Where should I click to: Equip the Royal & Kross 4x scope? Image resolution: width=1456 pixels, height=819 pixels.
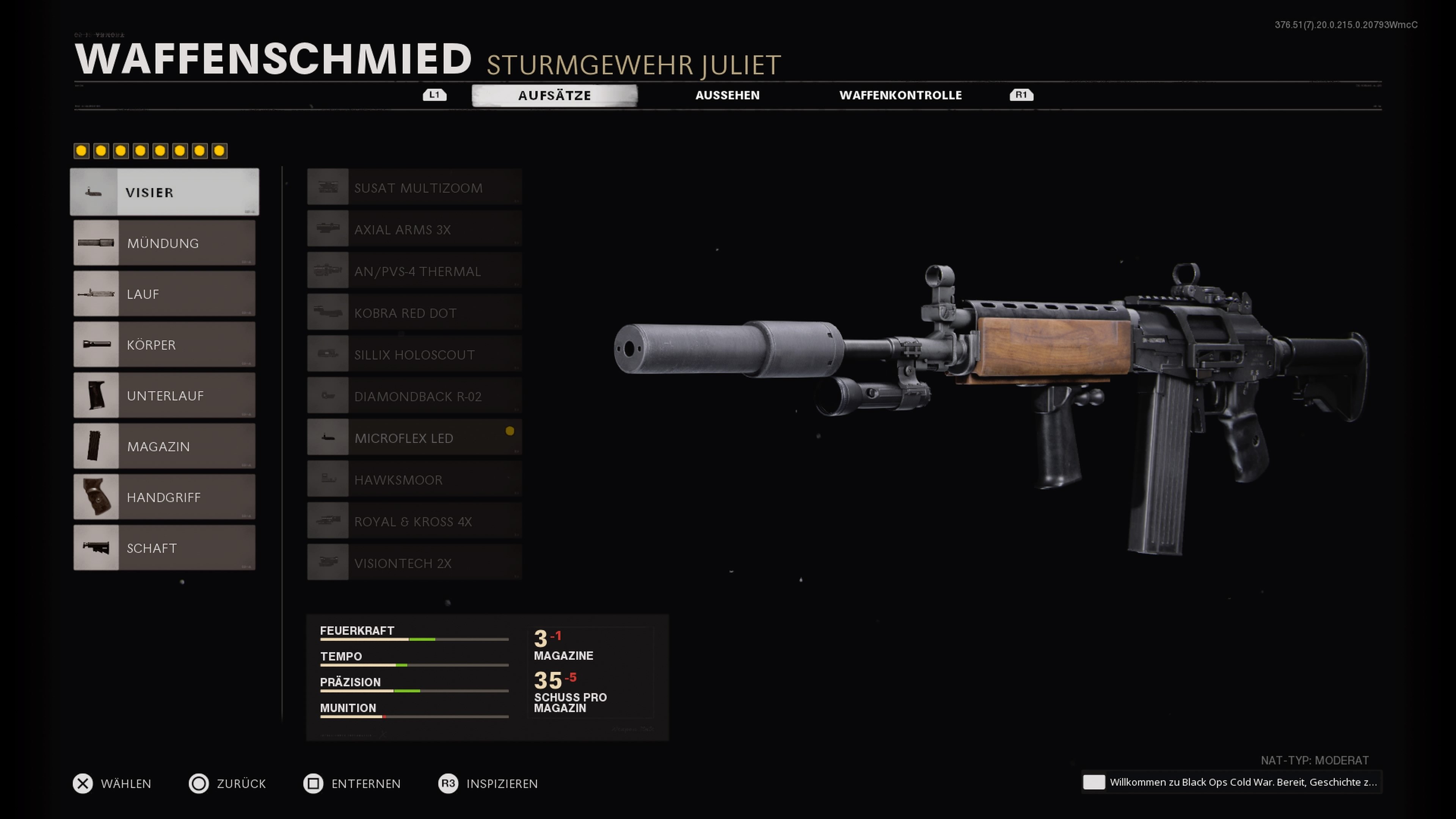414,522
